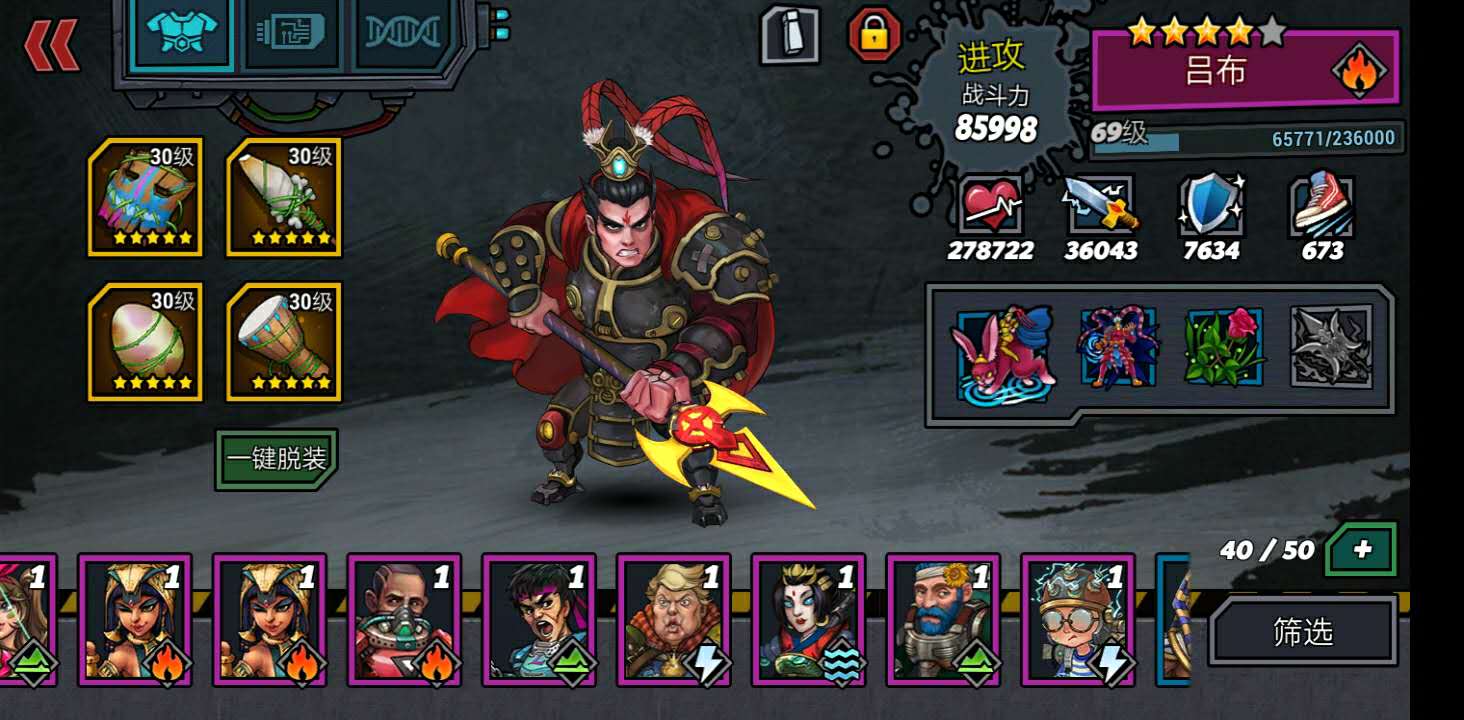Go back with the red double-arrow button
The width and height of the screenshot is (1464, 720).
(51, 45)
